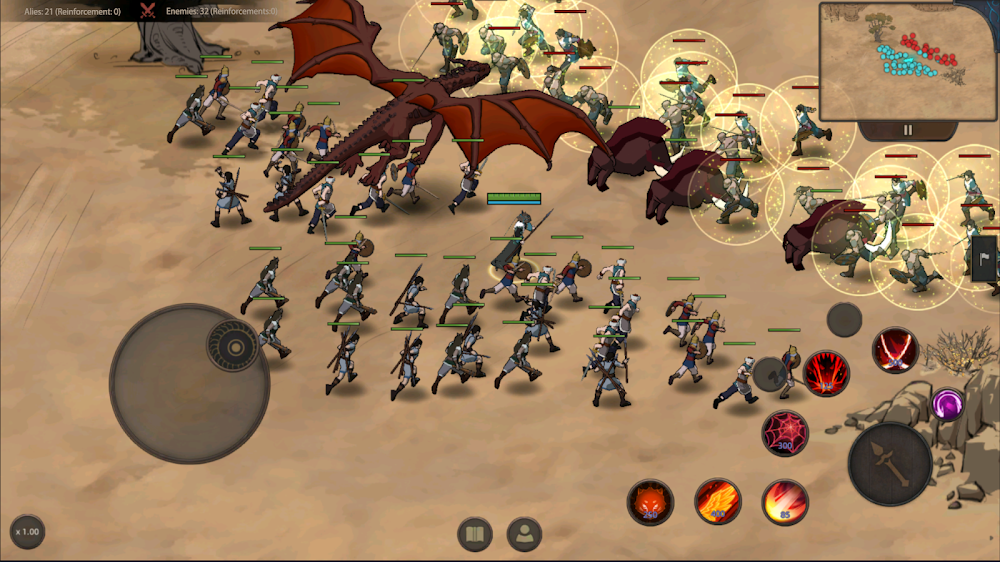Use the crossed red swords skill
This screenshot has width=1000, height=562.
894,350
